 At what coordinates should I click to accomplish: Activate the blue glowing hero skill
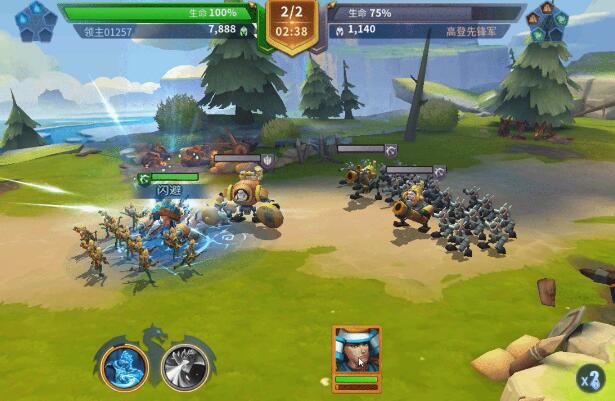click(124, 366)
